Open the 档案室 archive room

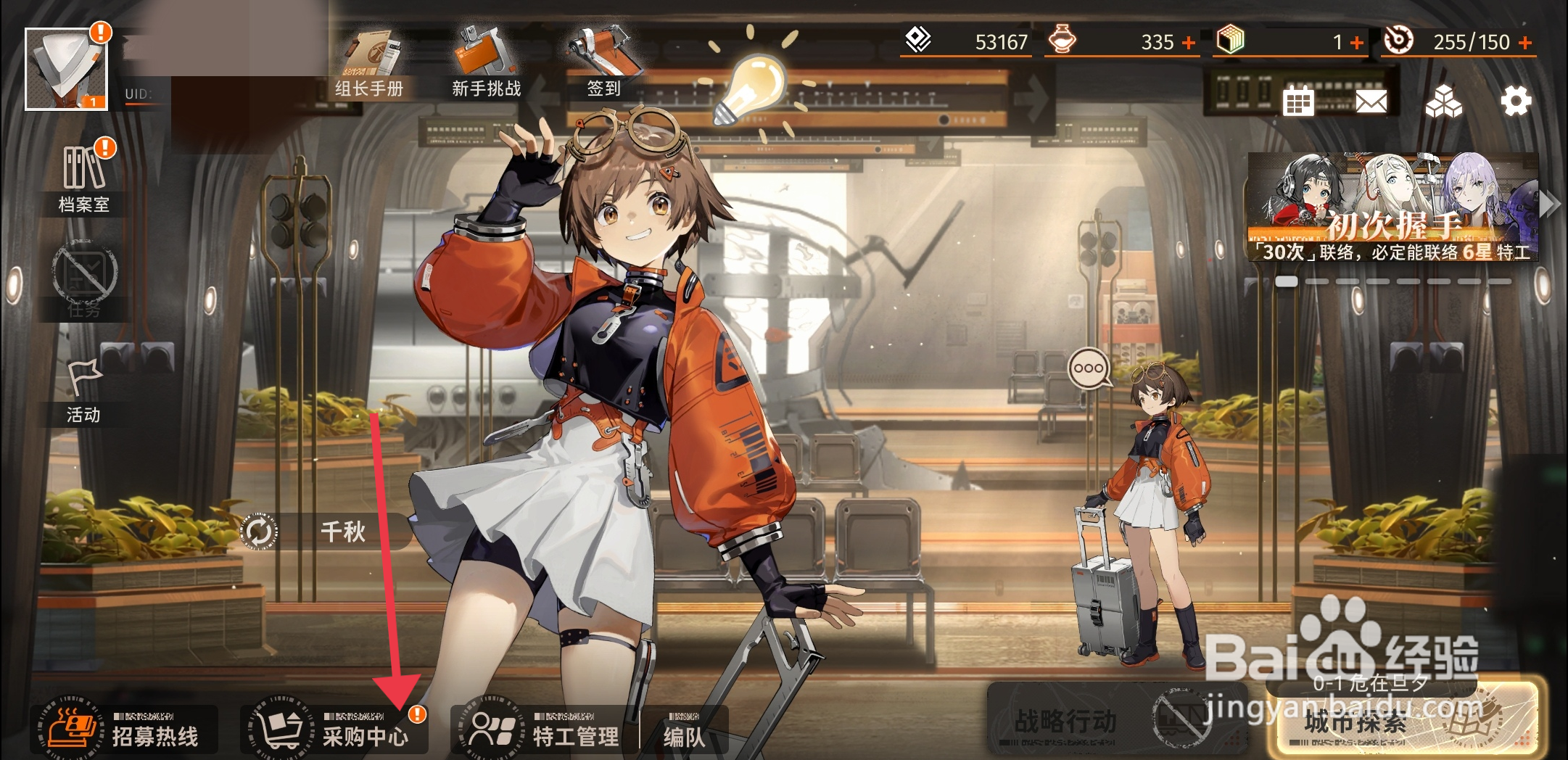point(84,178)
